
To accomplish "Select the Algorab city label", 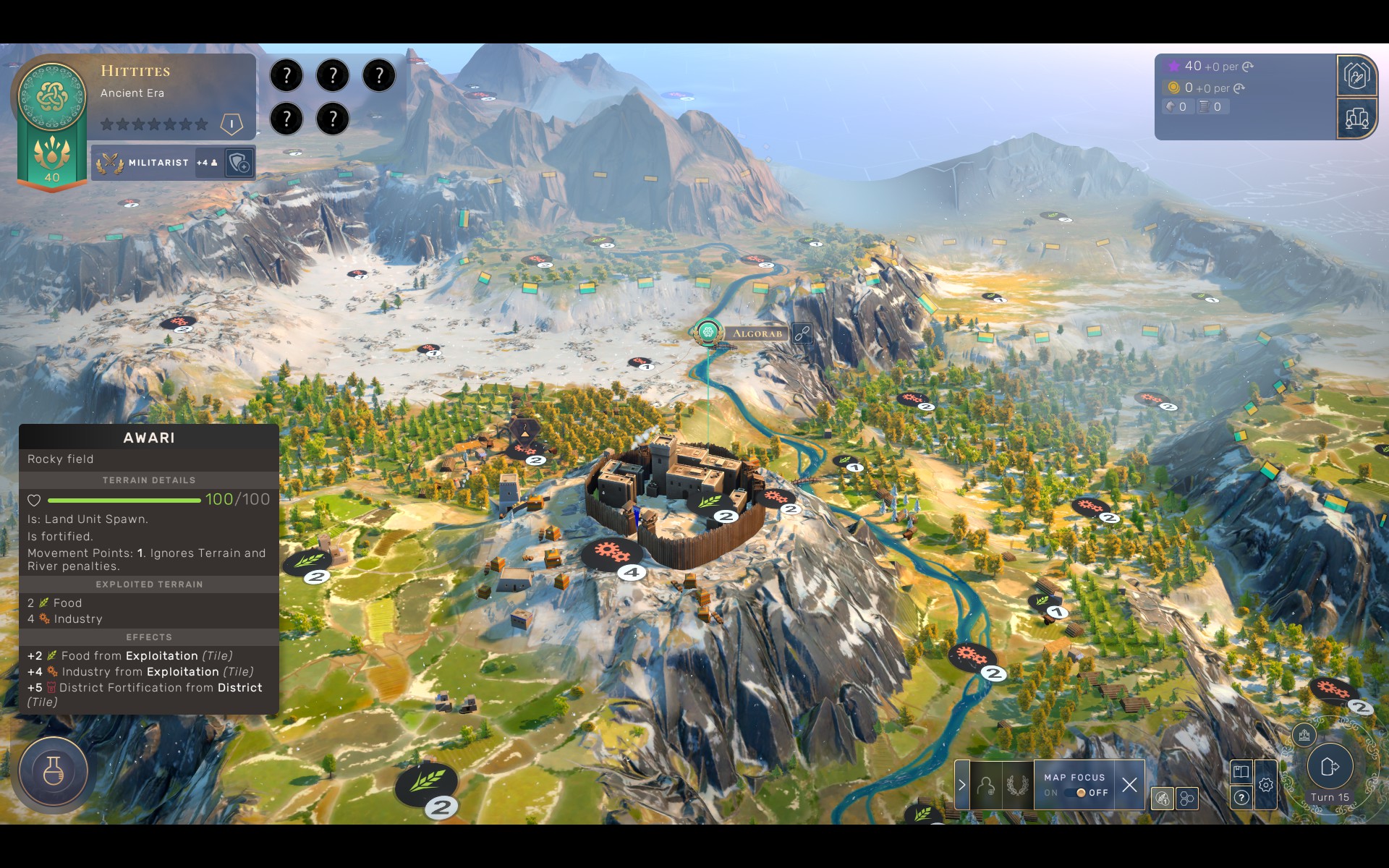I will click(757, 333).
